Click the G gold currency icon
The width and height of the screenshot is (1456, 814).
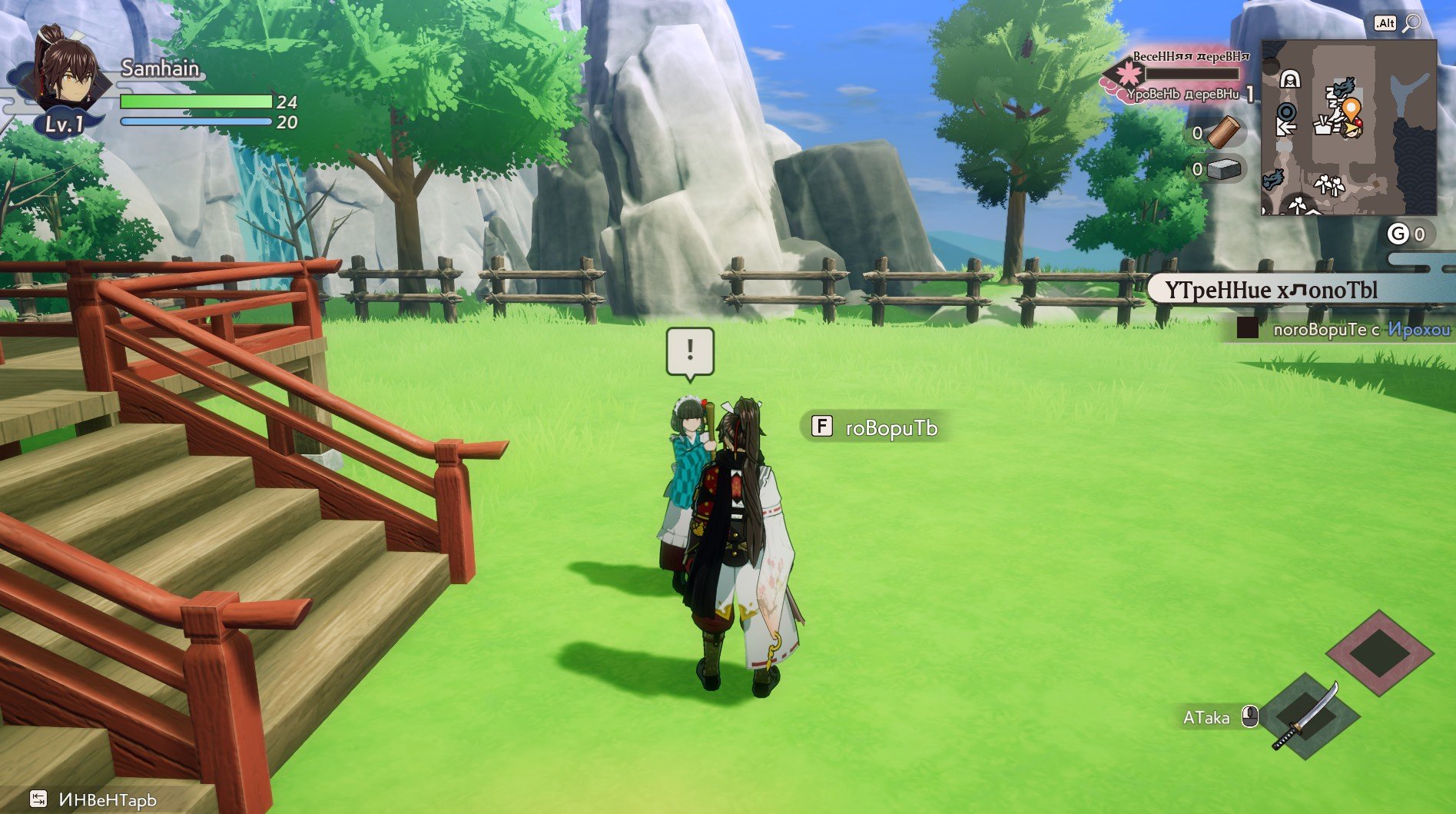(x=1398, y=234)
